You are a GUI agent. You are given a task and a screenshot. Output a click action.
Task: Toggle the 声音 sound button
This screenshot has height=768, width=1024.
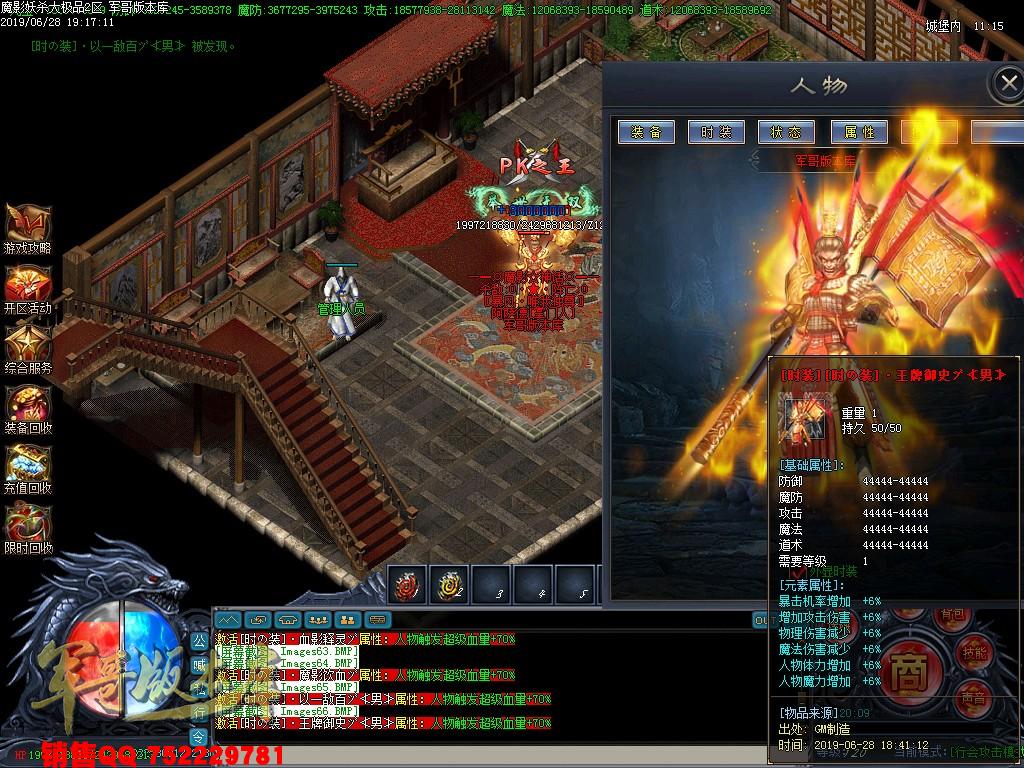[x=972, y=699]
